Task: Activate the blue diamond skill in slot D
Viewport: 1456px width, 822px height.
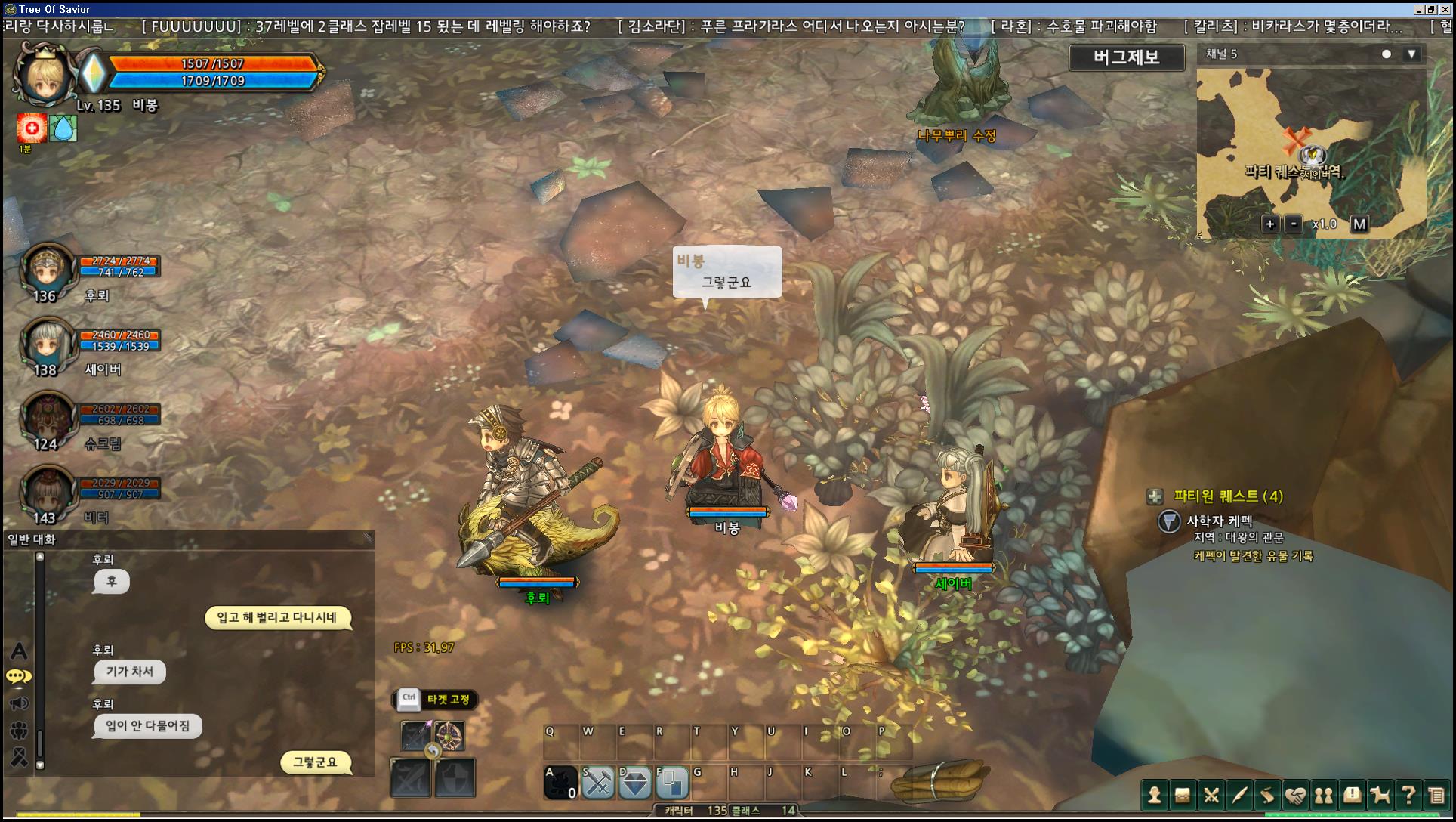Action: pyautogui.click(x=635, y=783)
